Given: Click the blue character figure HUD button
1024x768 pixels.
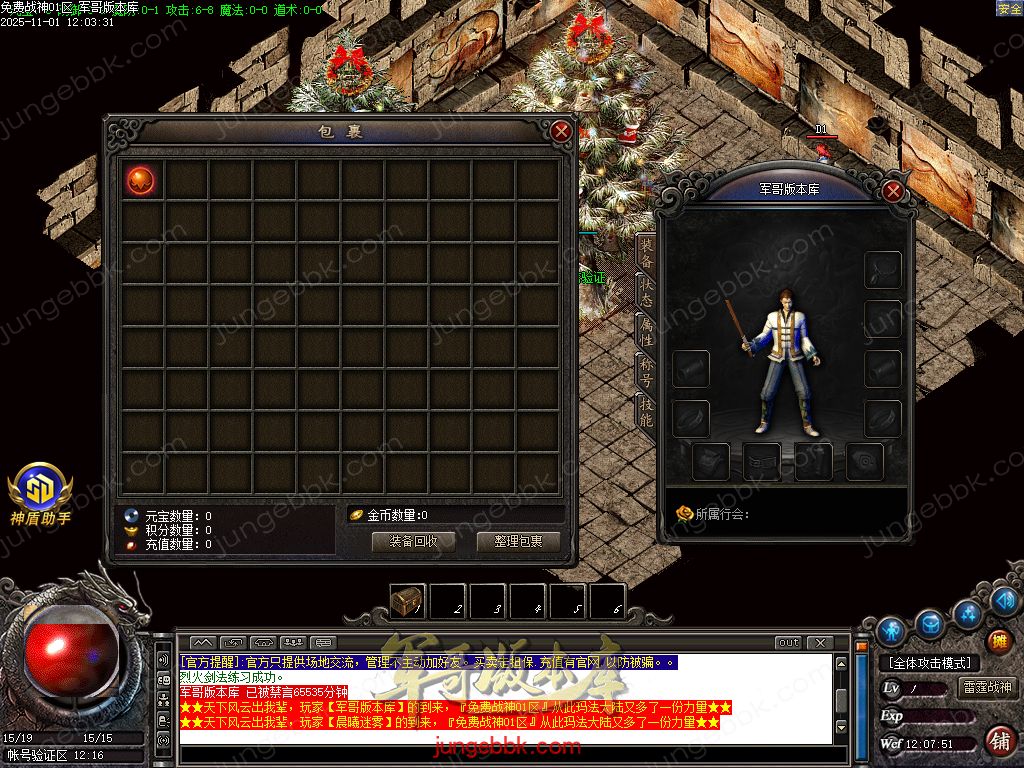Looking at the screenshot, I should 891,630.
